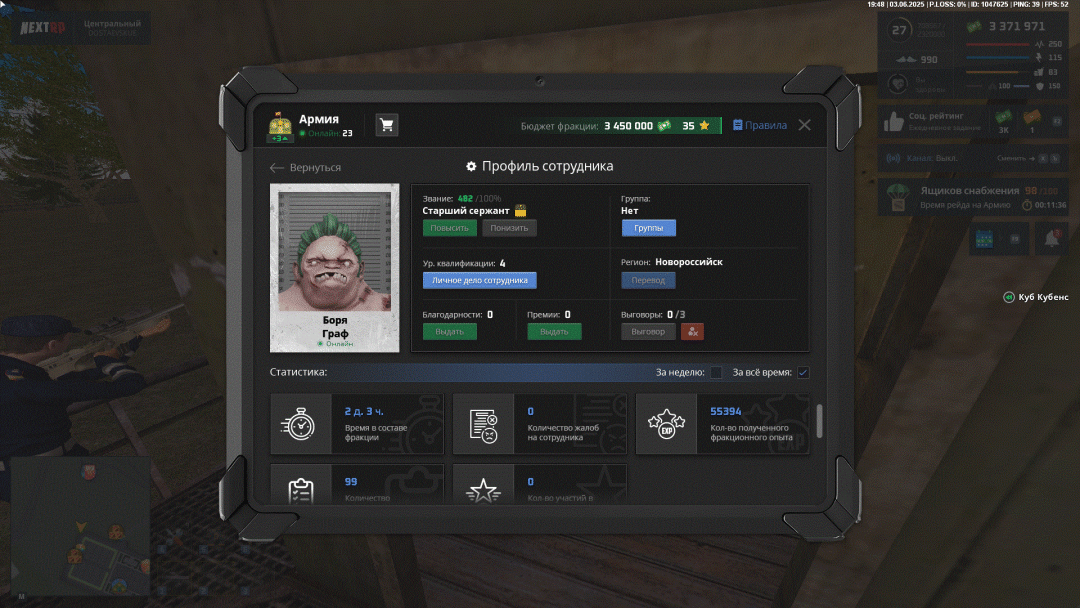Image resolution: width=1080 pixels, height=608 pixels.
Task: Click the red remove reprimand icon button
Action: click(x=692, y=332)
